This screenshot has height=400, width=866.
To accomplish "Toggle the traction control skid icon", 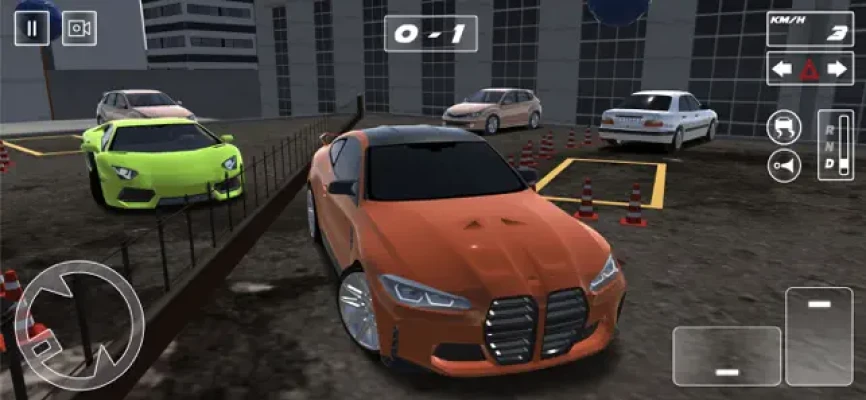I will click(784, 127).
